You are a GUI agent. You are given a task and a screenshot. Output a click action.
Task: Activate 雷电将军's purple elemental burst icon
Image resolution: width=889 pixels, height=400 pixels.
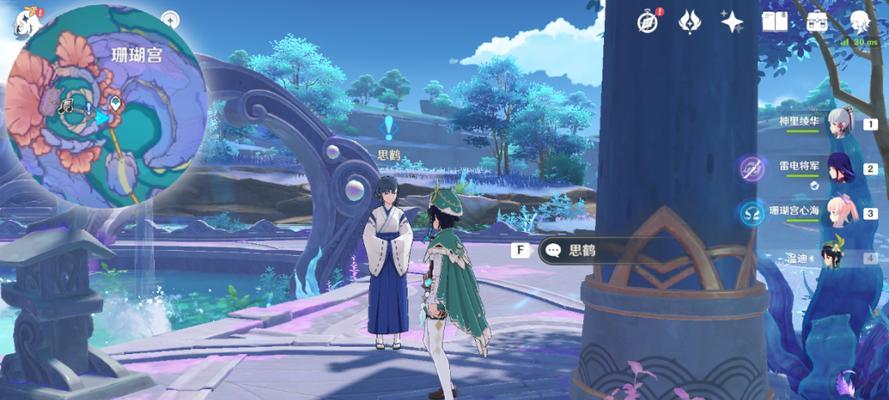[752, 168]
